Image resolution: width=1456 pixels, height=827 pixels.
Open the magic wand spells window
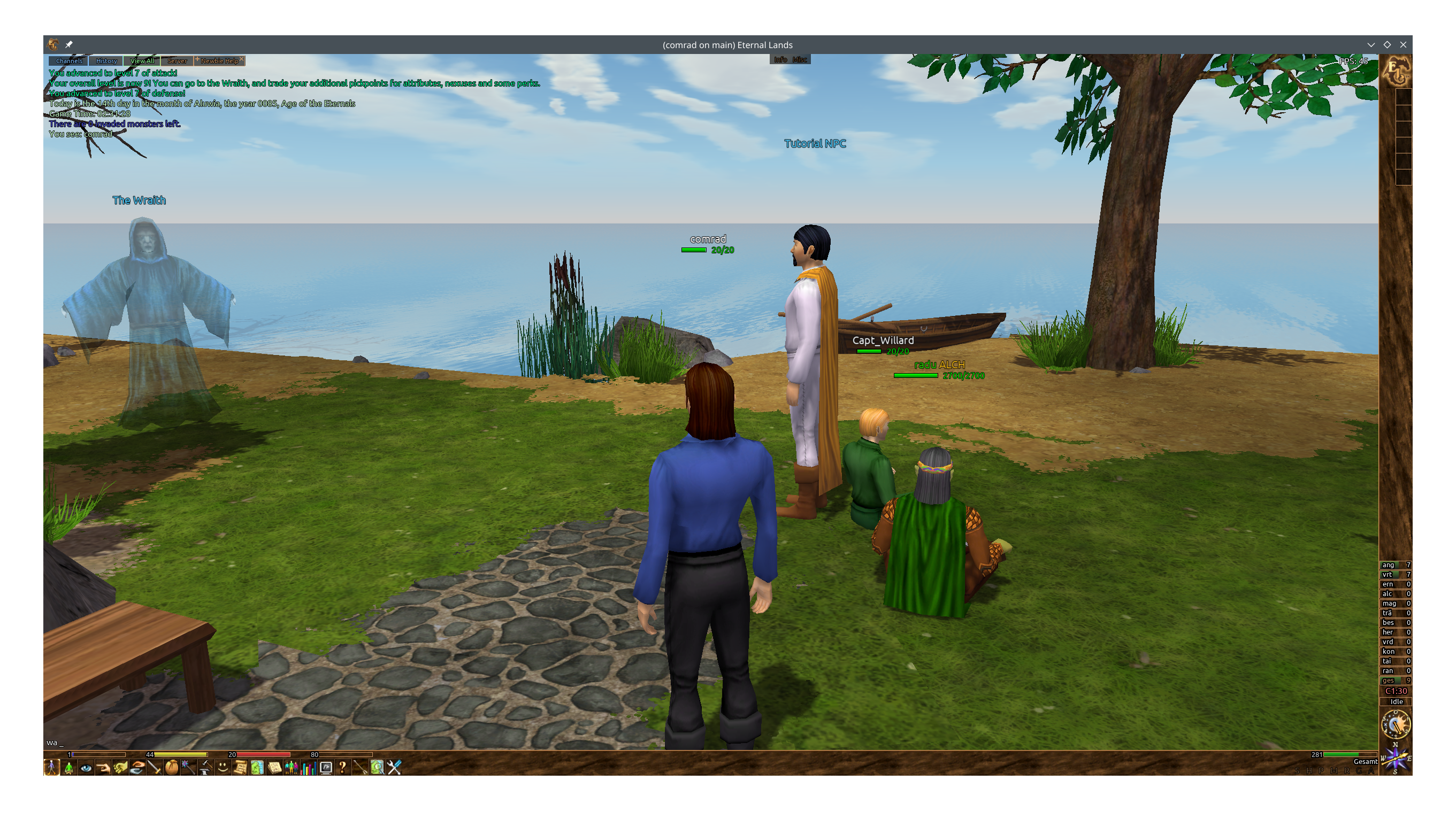pyautogui.click(x=189, y=768)
